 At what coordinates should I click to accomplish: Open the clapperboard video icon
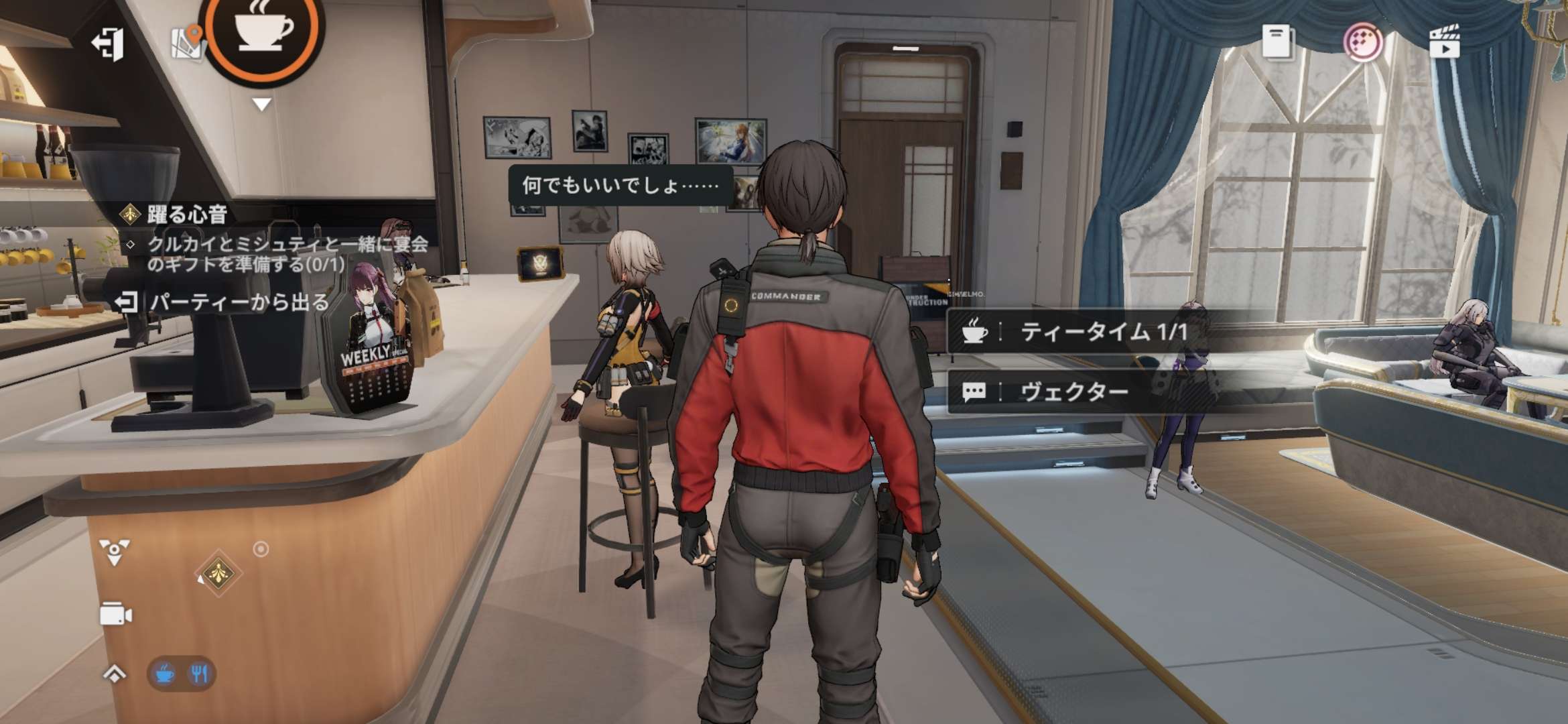click(x=1444, y=42)
